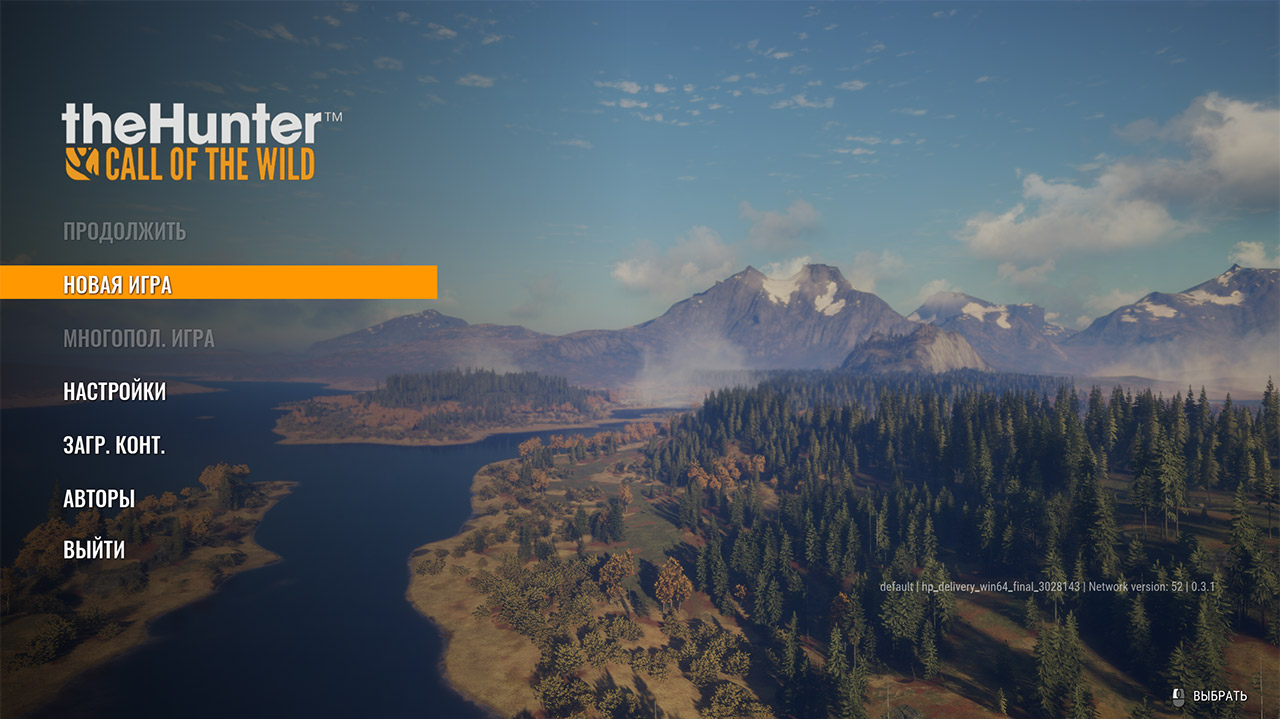Start a new game via НОВАЯ ИГРА
Image resolution: width=1280 pixels, height=719 pixels.
click(118, 284)
